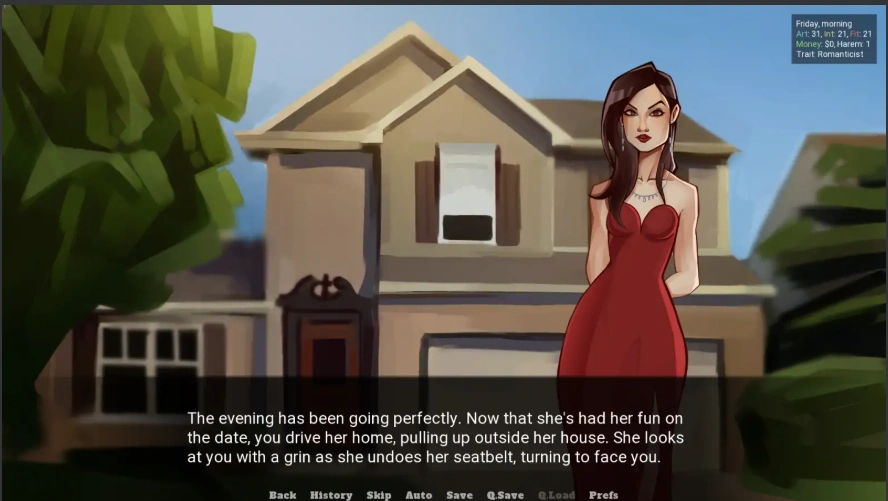The width and height of the screenshot is (888, 501).
Task: Click the dialogue text to continue
Action: (x=436, y=438)
